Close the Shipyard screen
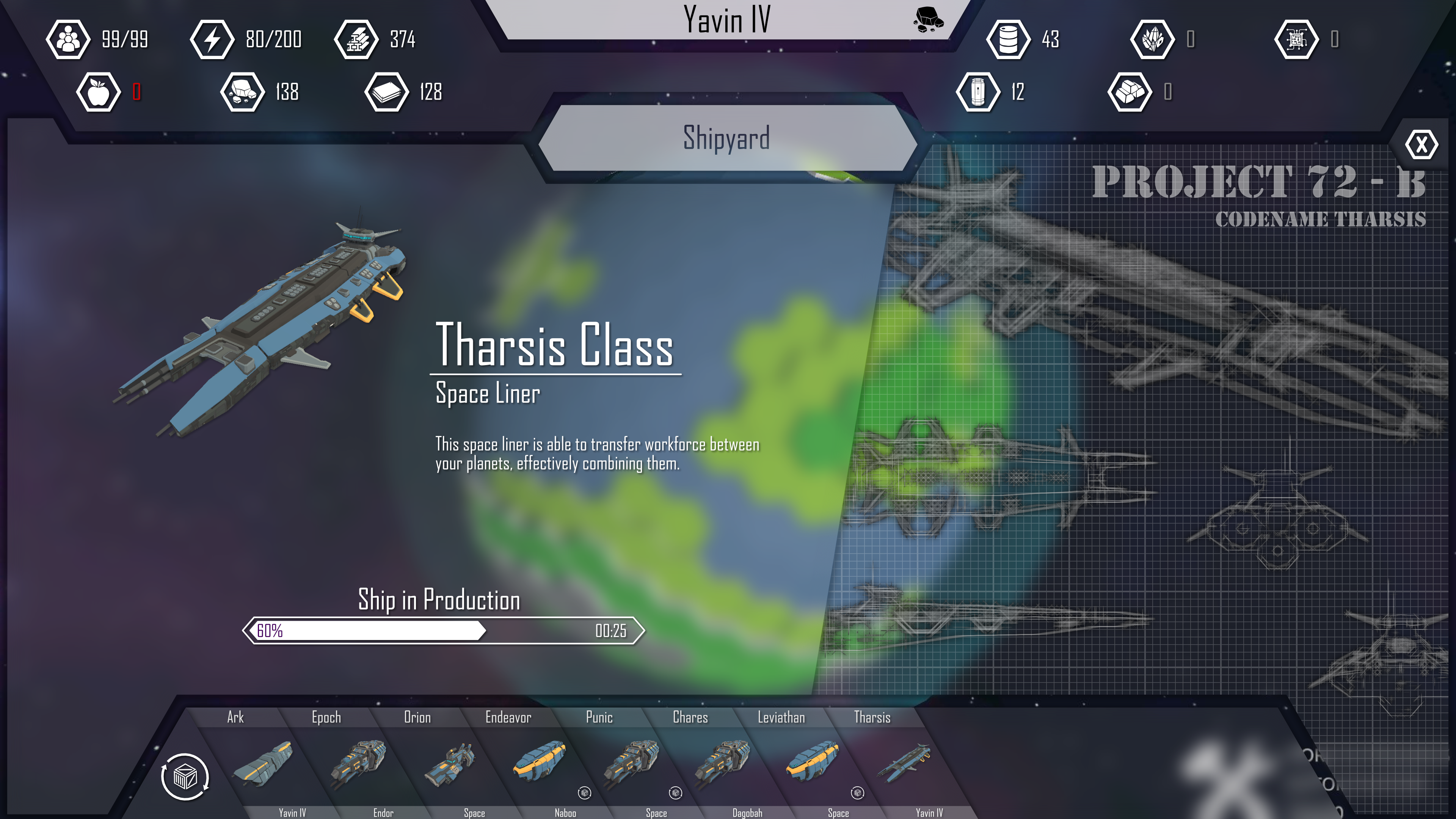Viewport: 1456px width, 819px height. click(1420, 145)
